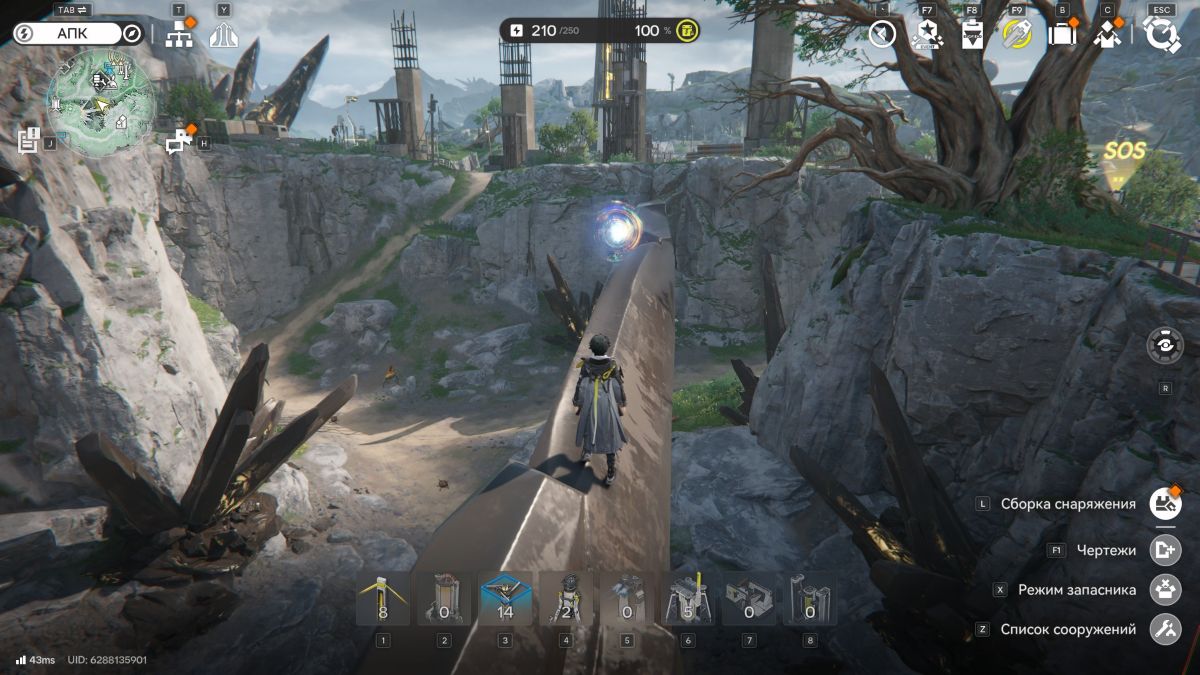Open Список сооружений
Viewport: 1200px width, 675px height.
[1165, 629]
